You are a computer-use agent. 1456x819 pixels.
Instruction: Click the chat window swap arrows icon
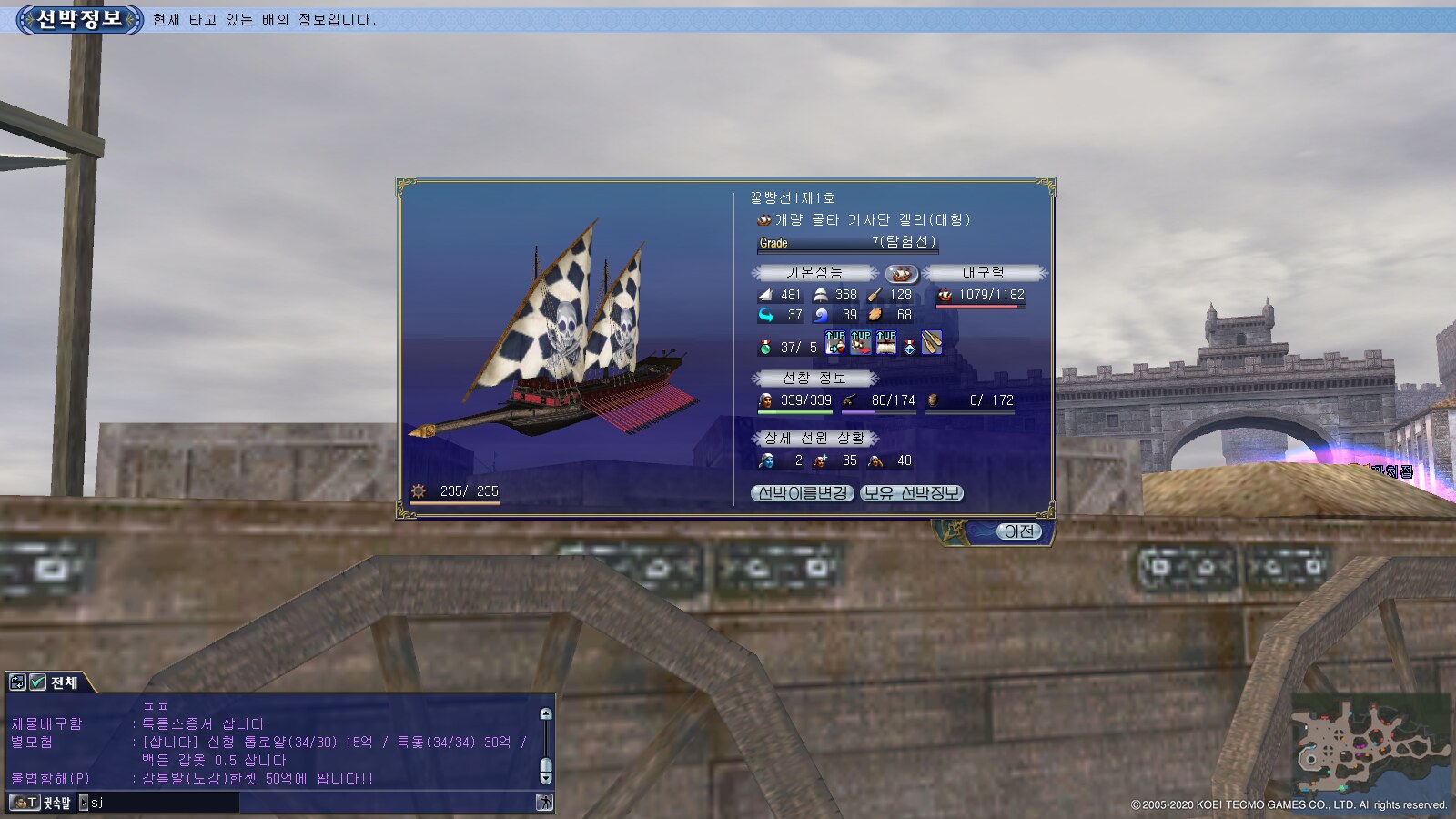pyautogui.click(x=17, y=682)
